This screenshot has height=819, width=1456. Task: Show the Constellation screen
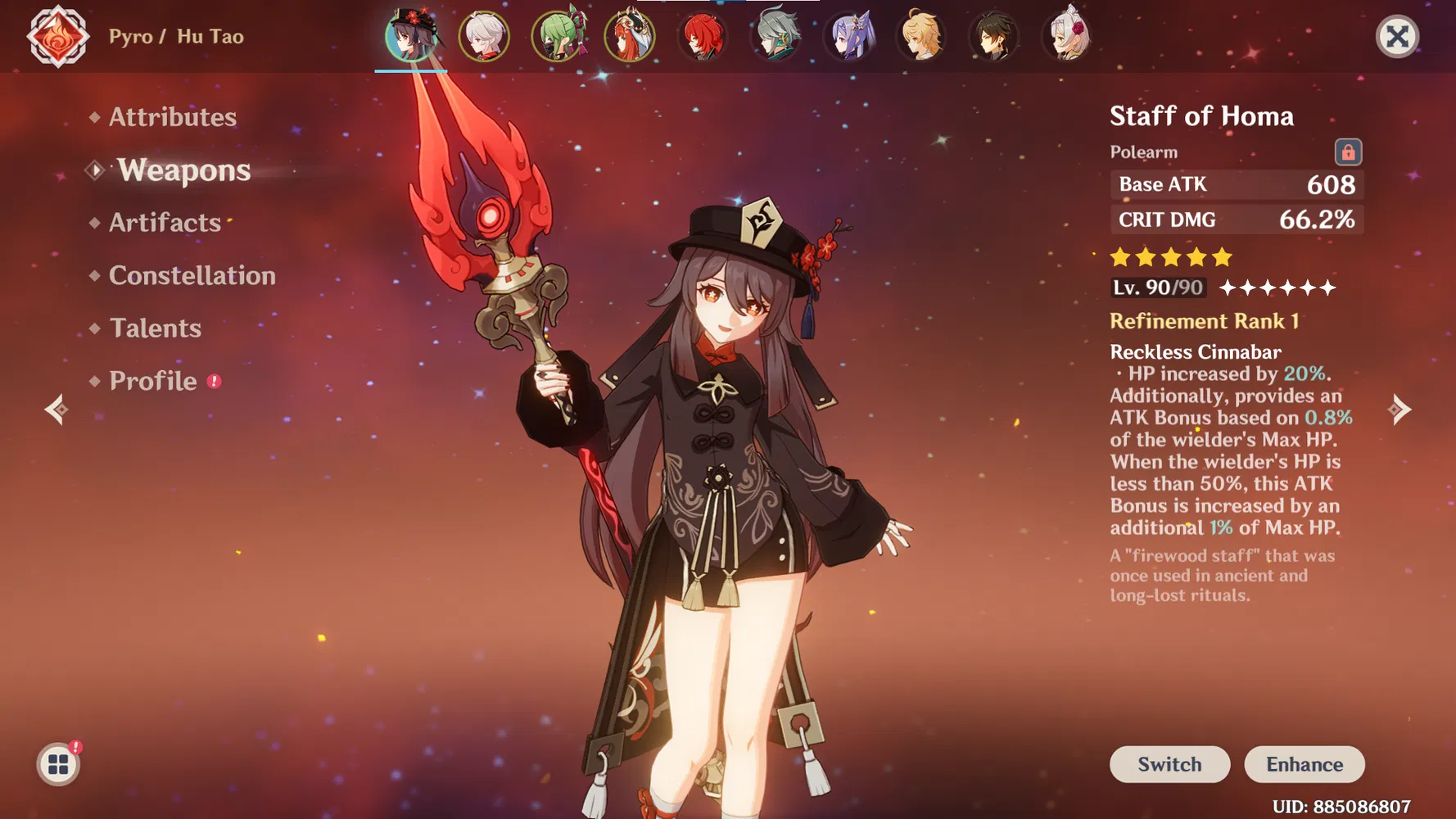click(192, 275)
